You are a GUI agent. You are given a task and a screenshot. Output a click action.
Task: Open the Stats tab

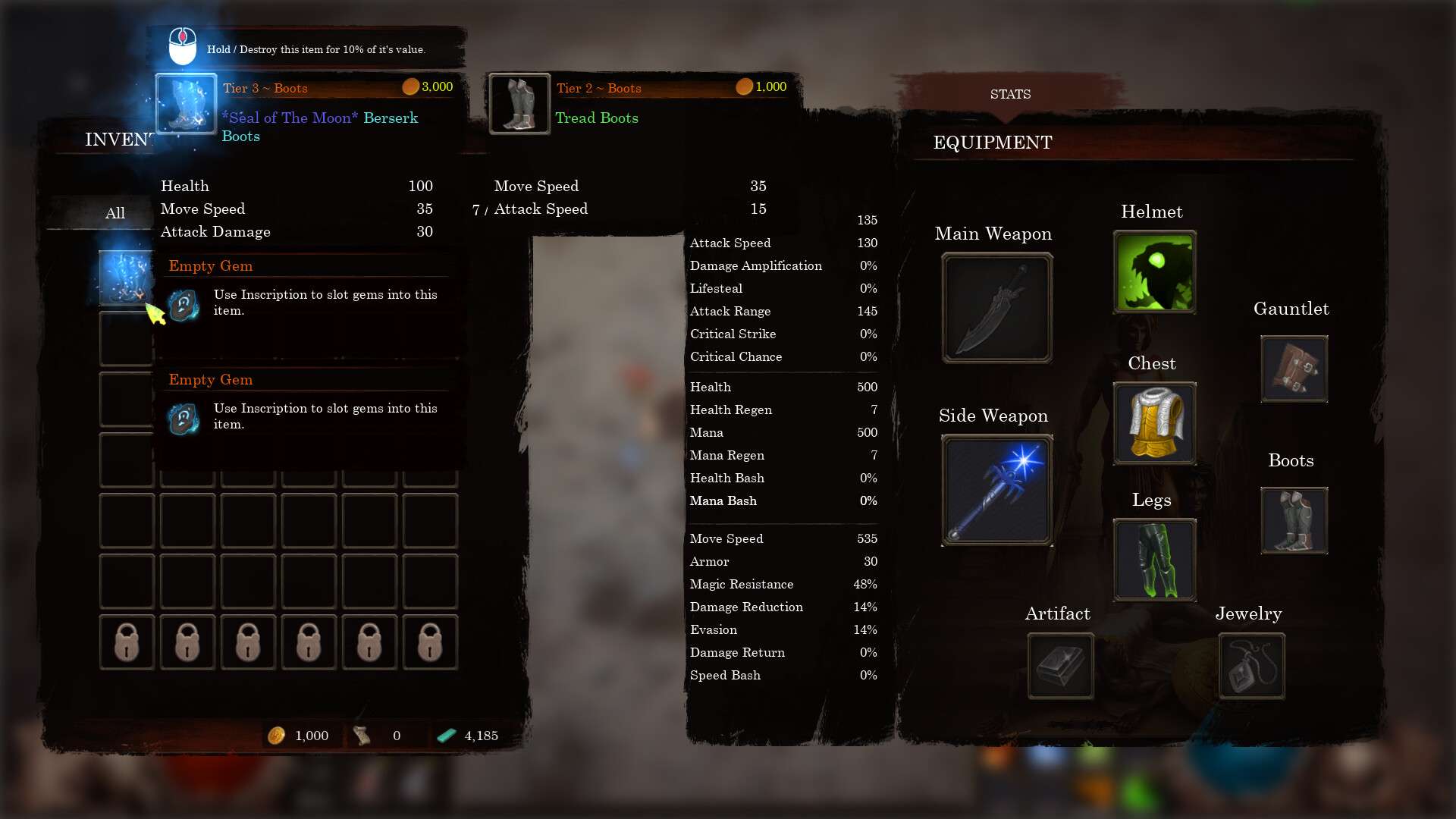[1010, 94]
